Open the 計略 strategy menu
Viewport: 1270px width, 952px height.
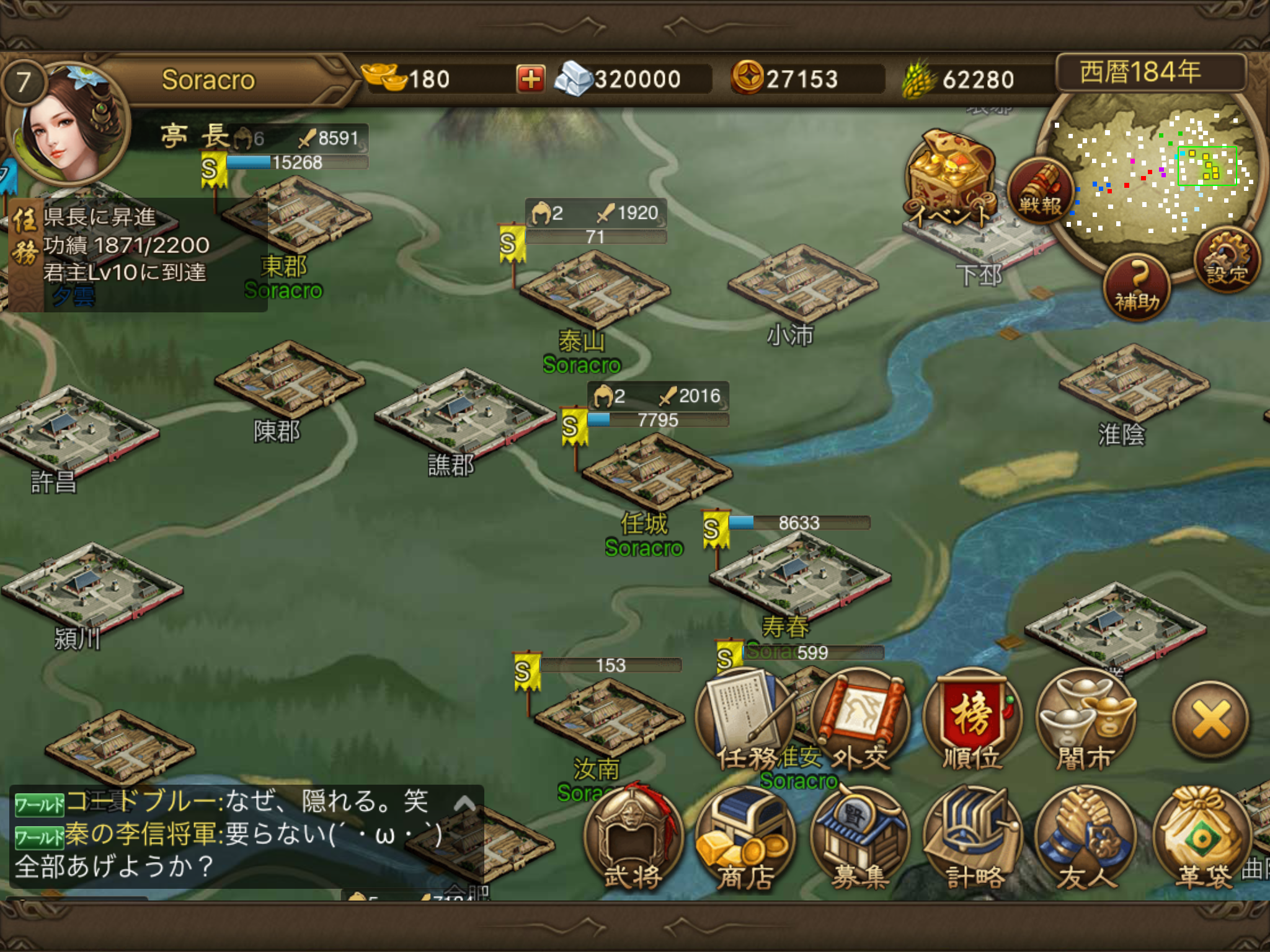(x=974, y=837)
